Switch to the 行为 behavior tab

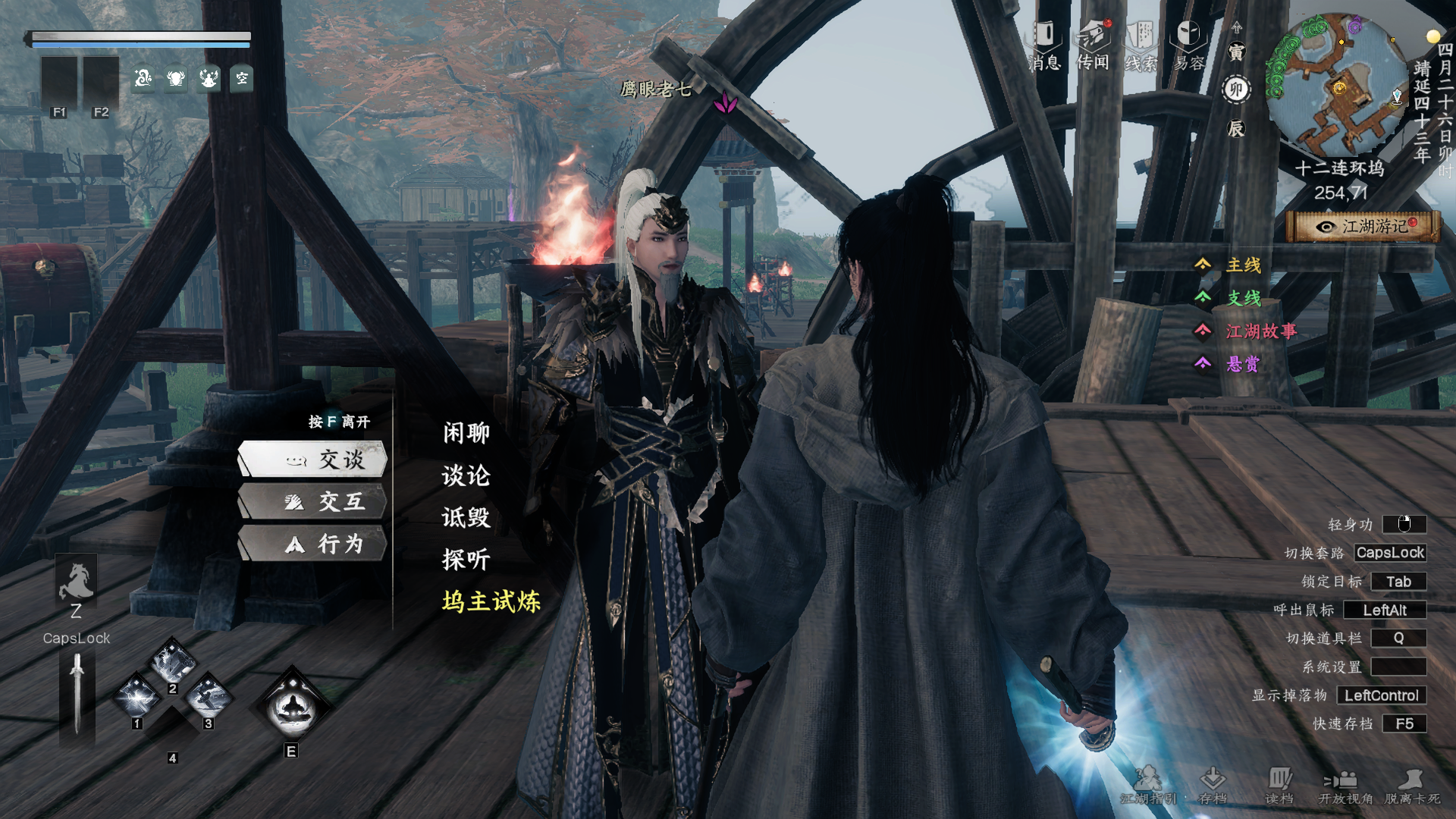tap(313, 544)
